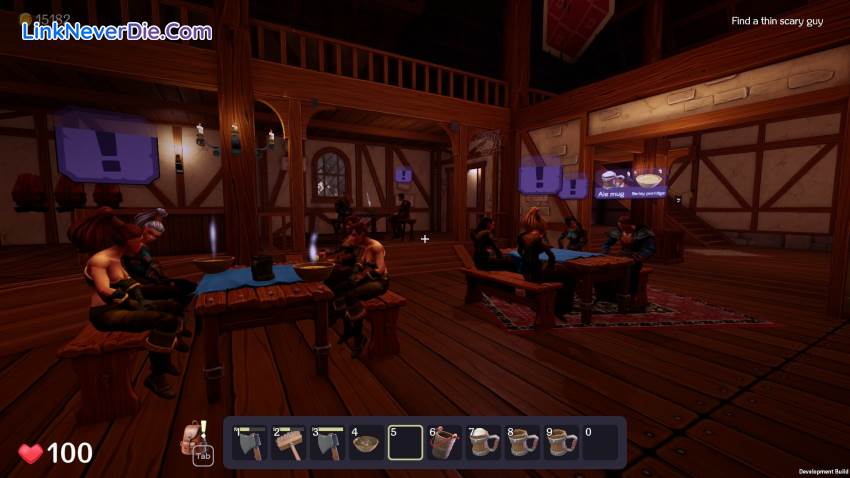Select the axe in hotbar slot 1
Viewport: 850px width, 478px height.
250,442
